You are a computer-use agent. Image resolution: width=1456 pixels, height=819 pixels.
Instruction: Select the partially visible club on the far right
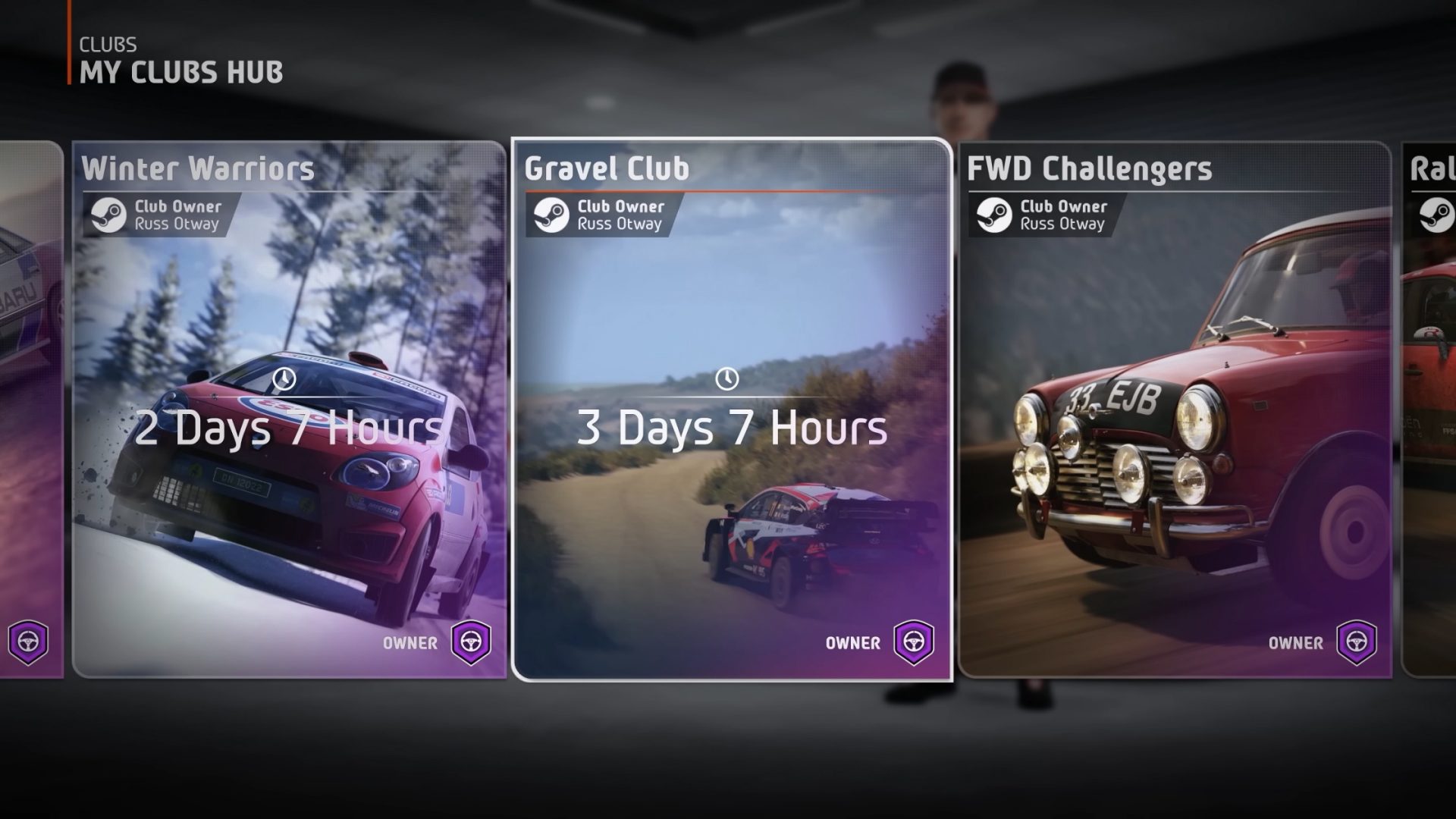point(1433,417)
